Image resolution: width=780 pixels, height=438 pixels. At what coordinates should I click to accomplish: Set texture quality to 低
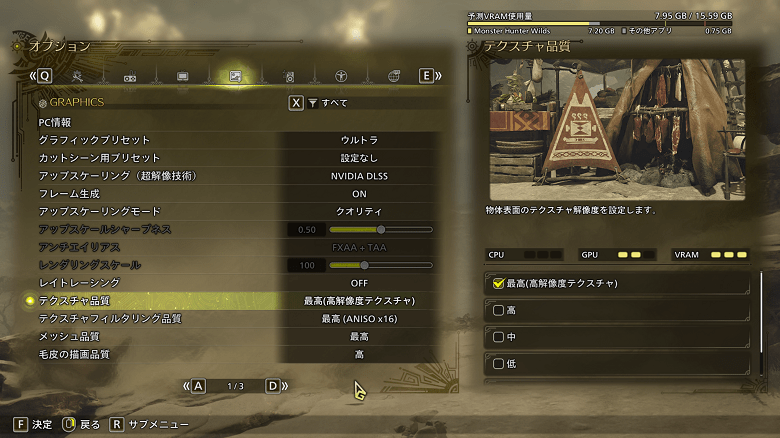pyautogui.click(x=615, y=364)
